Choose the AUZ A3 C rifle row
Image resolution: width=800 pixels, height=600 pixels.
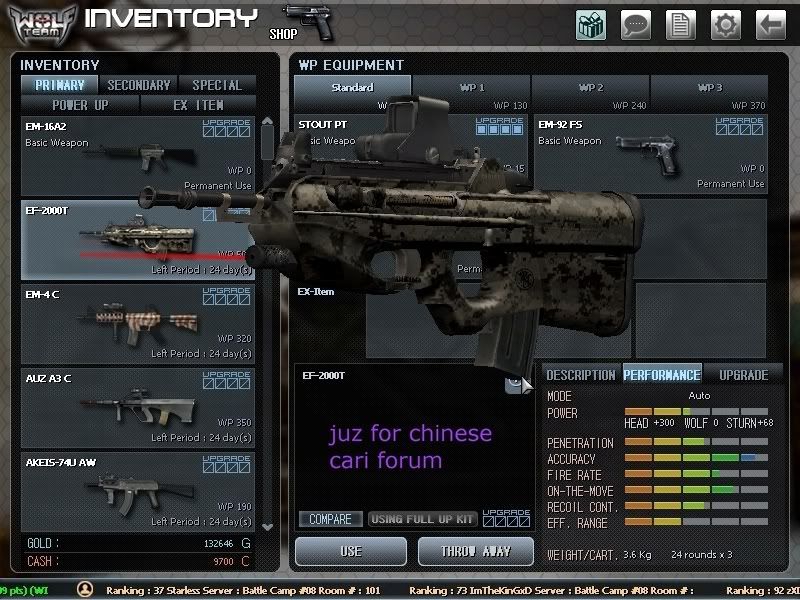pos(138,407)
